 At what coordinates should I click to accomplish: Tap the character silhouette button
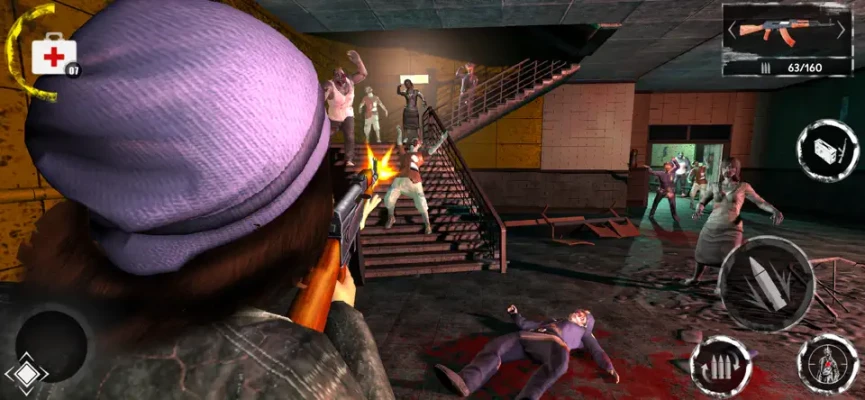pyautogui.click(x=827, y=364)
